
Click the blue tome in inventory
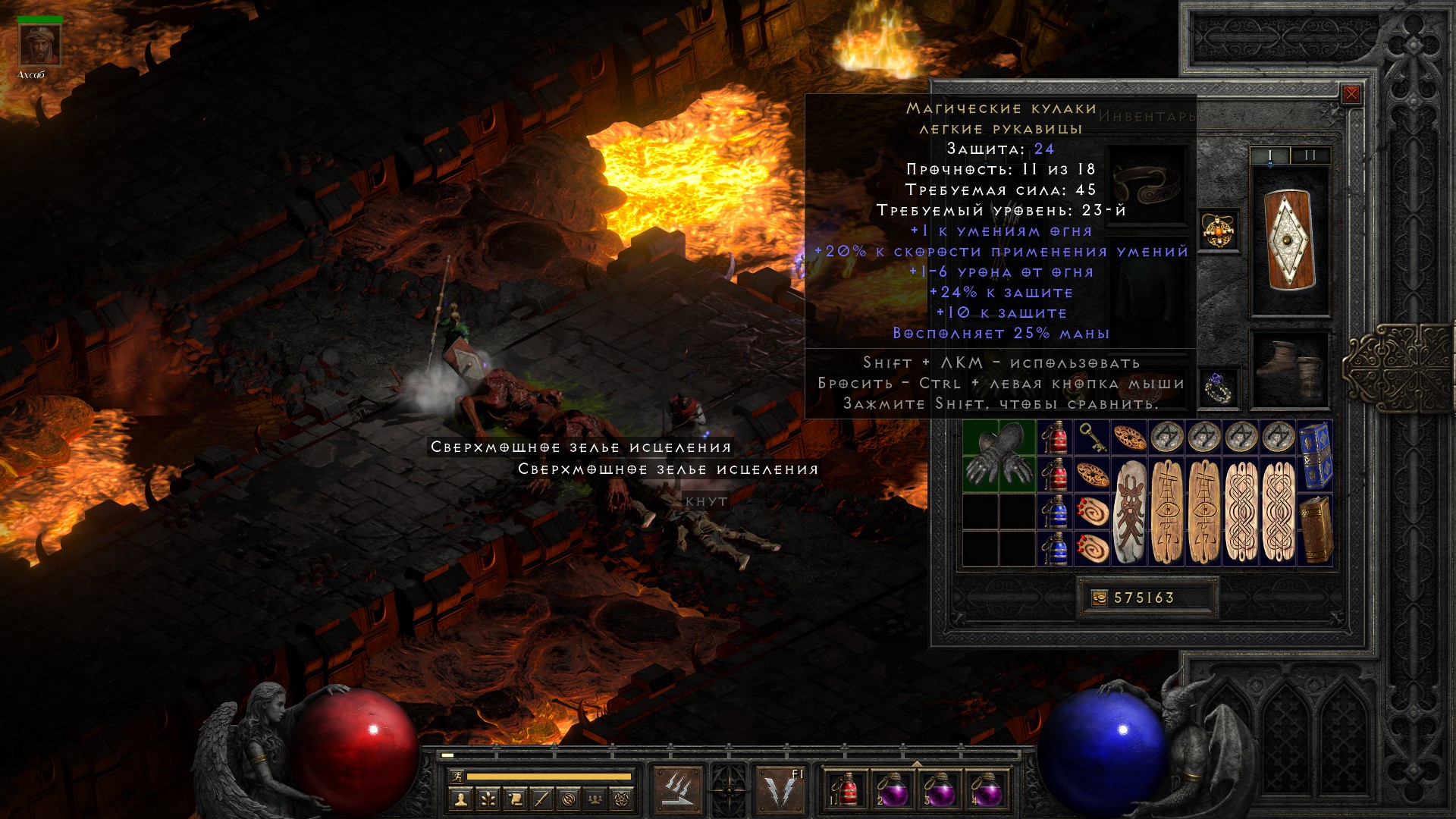click(x=1316, y=457)
